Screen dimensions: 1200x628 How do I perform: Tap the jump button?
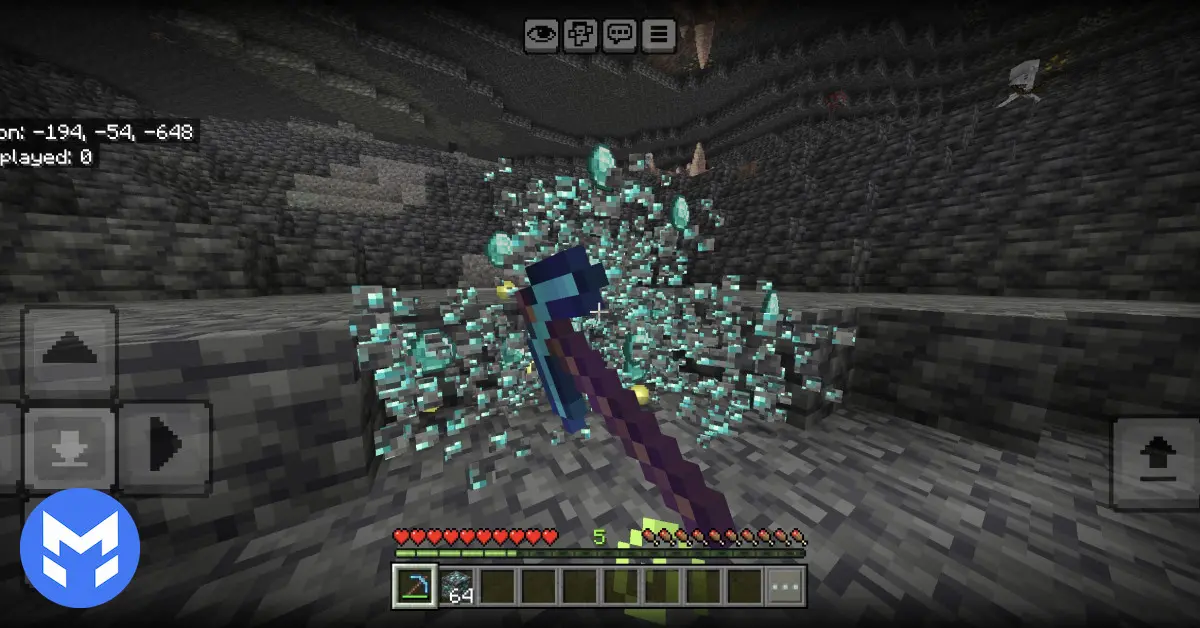tap(1153, 463)
